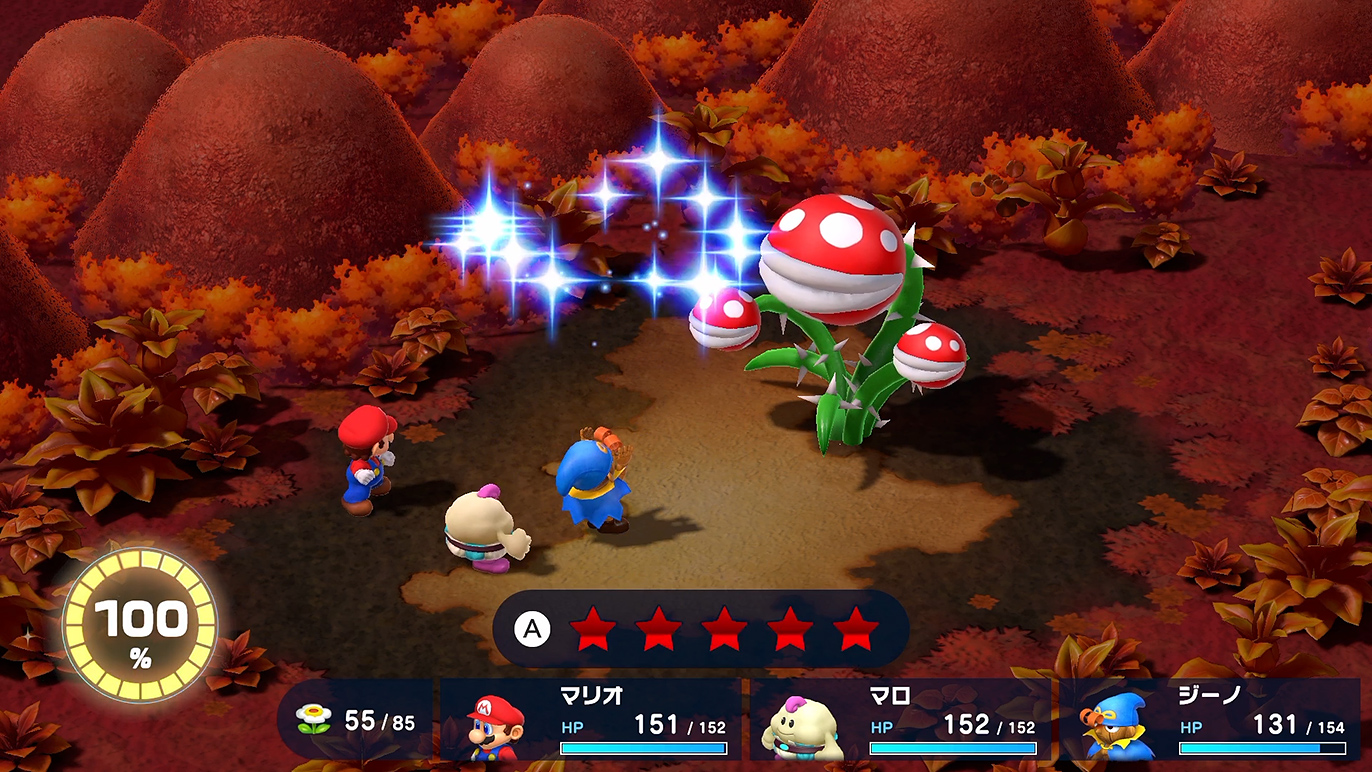Click the middle red star of the five stars
Viewport: 1372px width, 772px height.
tap(726, 629)
